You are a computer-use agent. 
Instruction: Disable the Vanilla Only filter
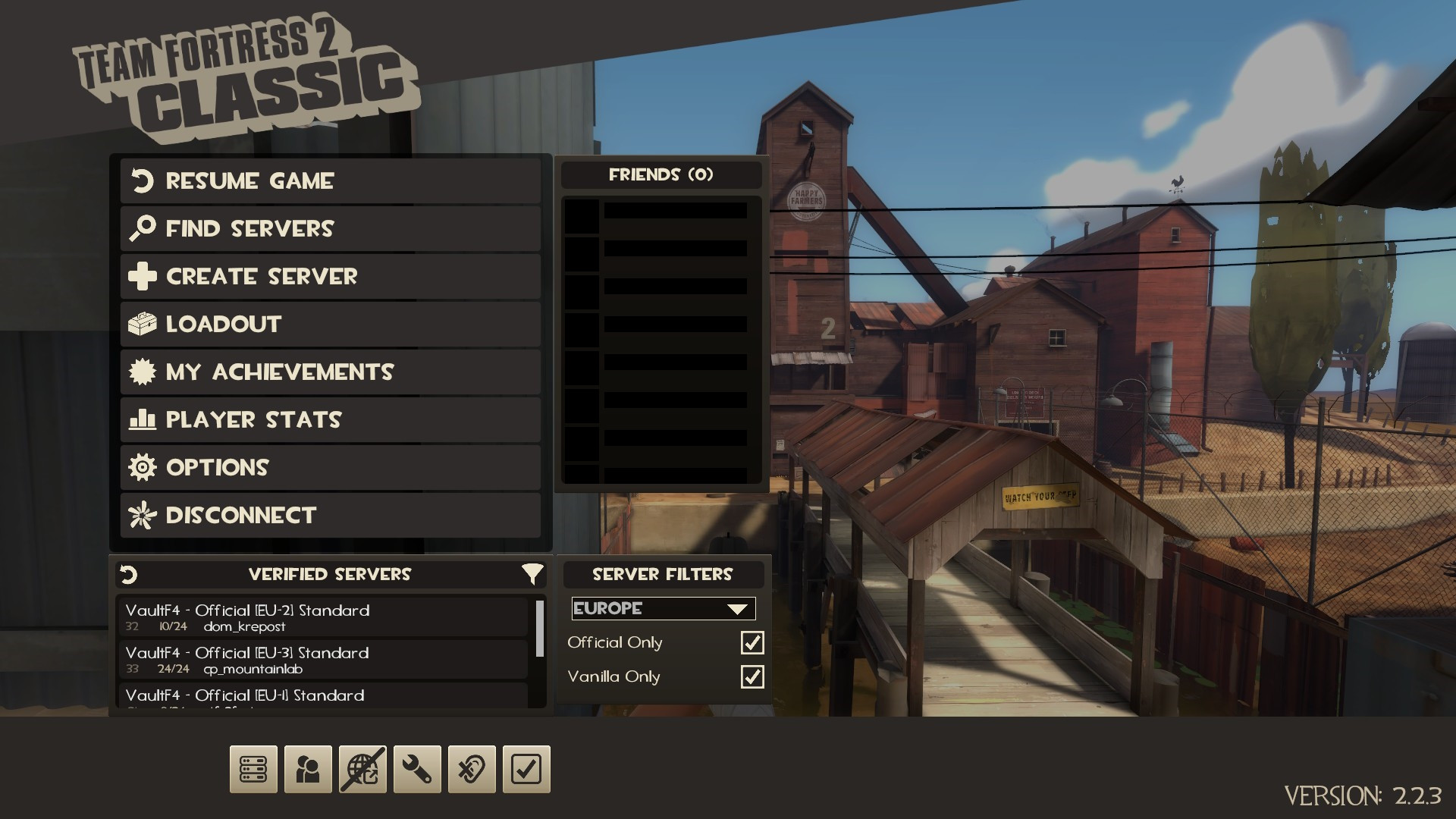point(752,676)
